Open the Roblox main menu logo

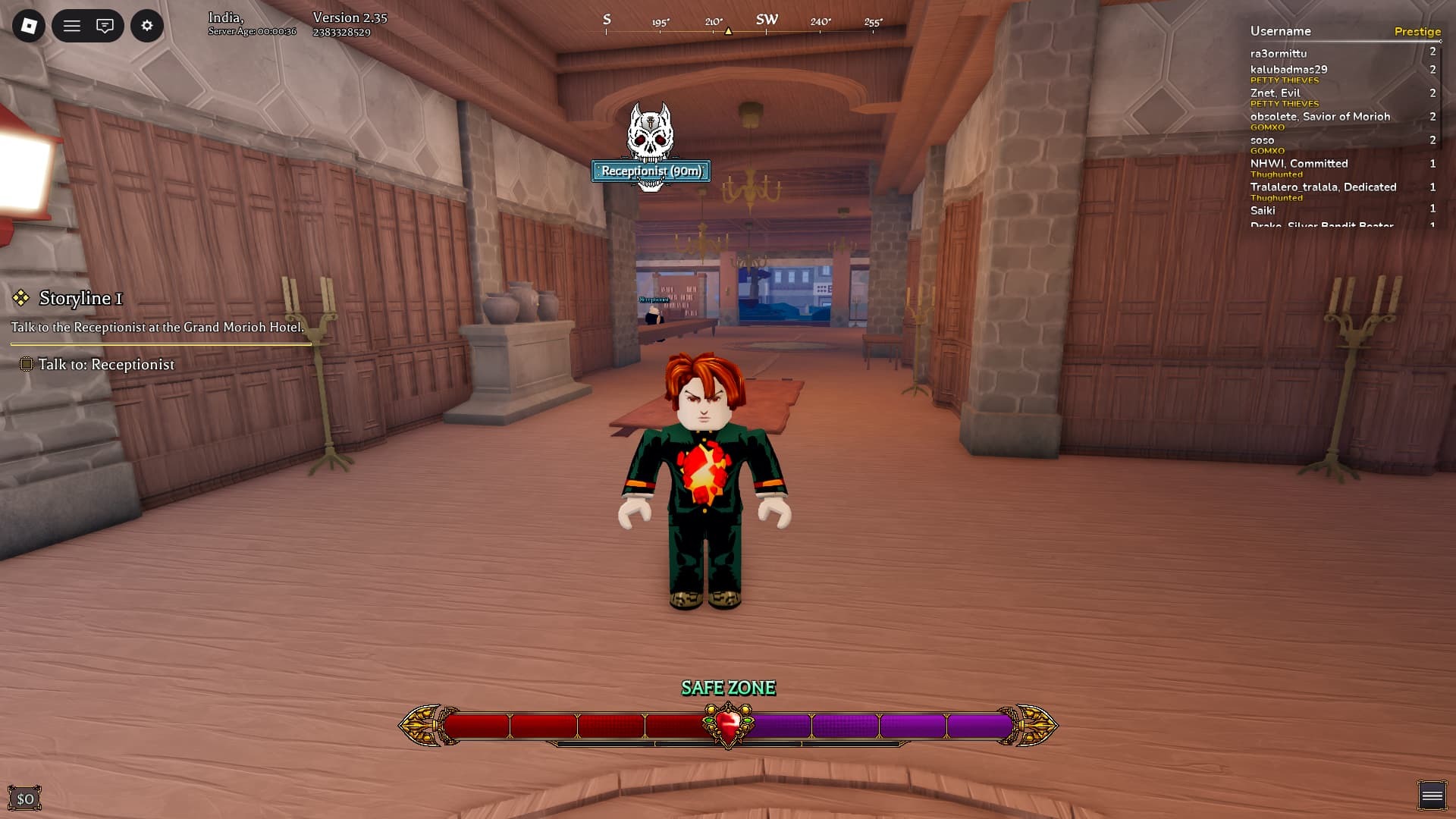pyautogui.click(x=29, y=26)
